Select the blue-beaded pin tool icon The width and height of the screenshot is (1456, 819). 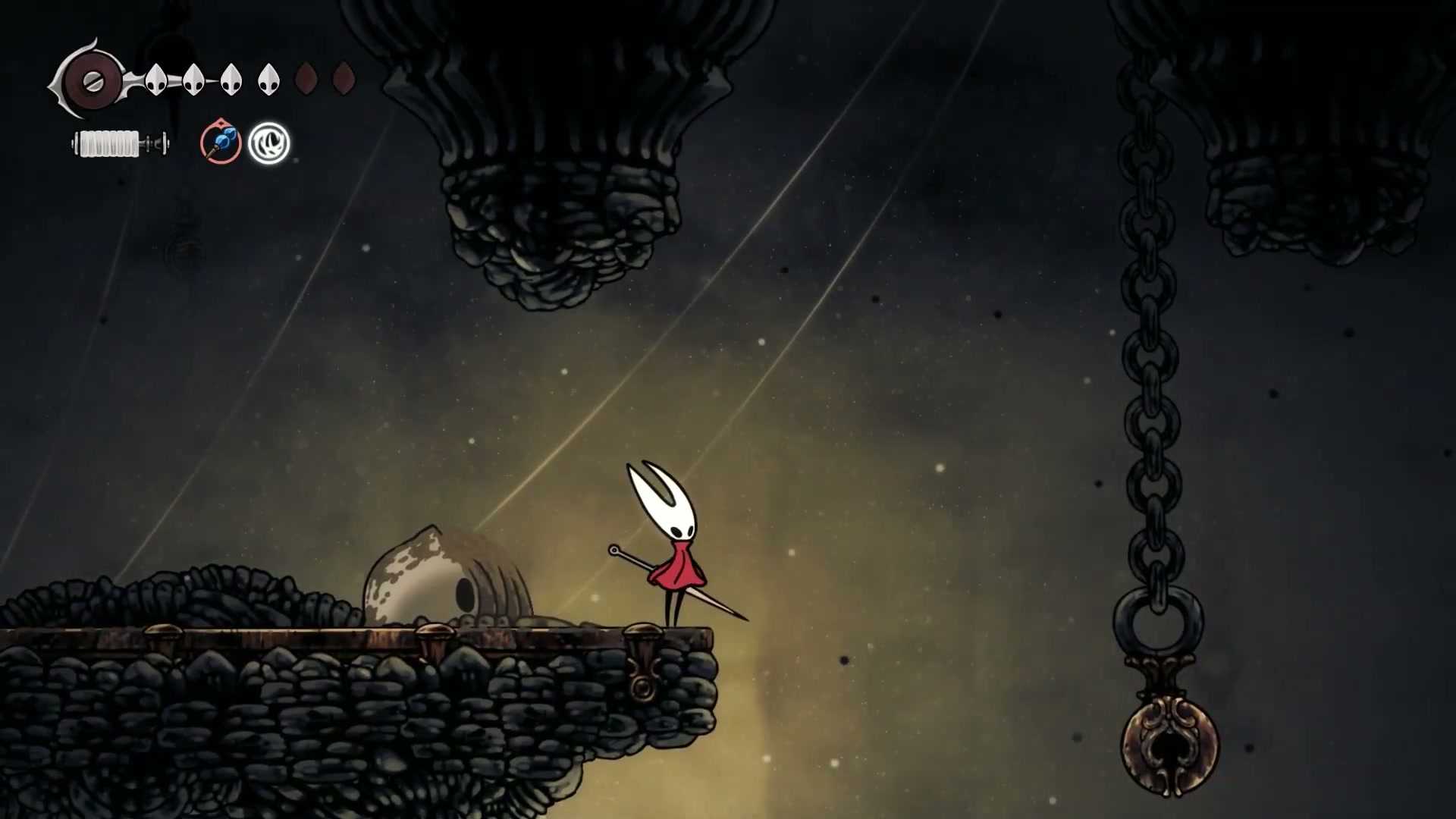[221, 143]
